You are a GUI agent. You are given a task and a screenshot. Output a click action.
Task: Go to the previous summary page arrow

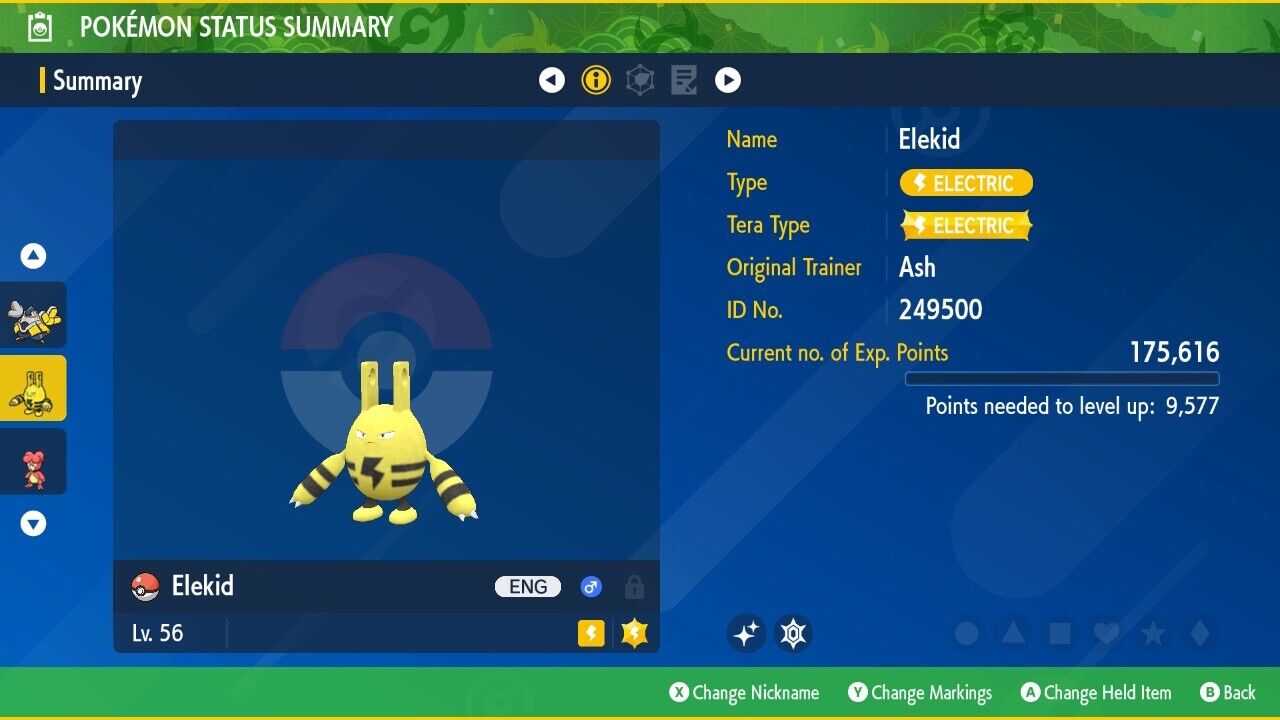(552, 80)
